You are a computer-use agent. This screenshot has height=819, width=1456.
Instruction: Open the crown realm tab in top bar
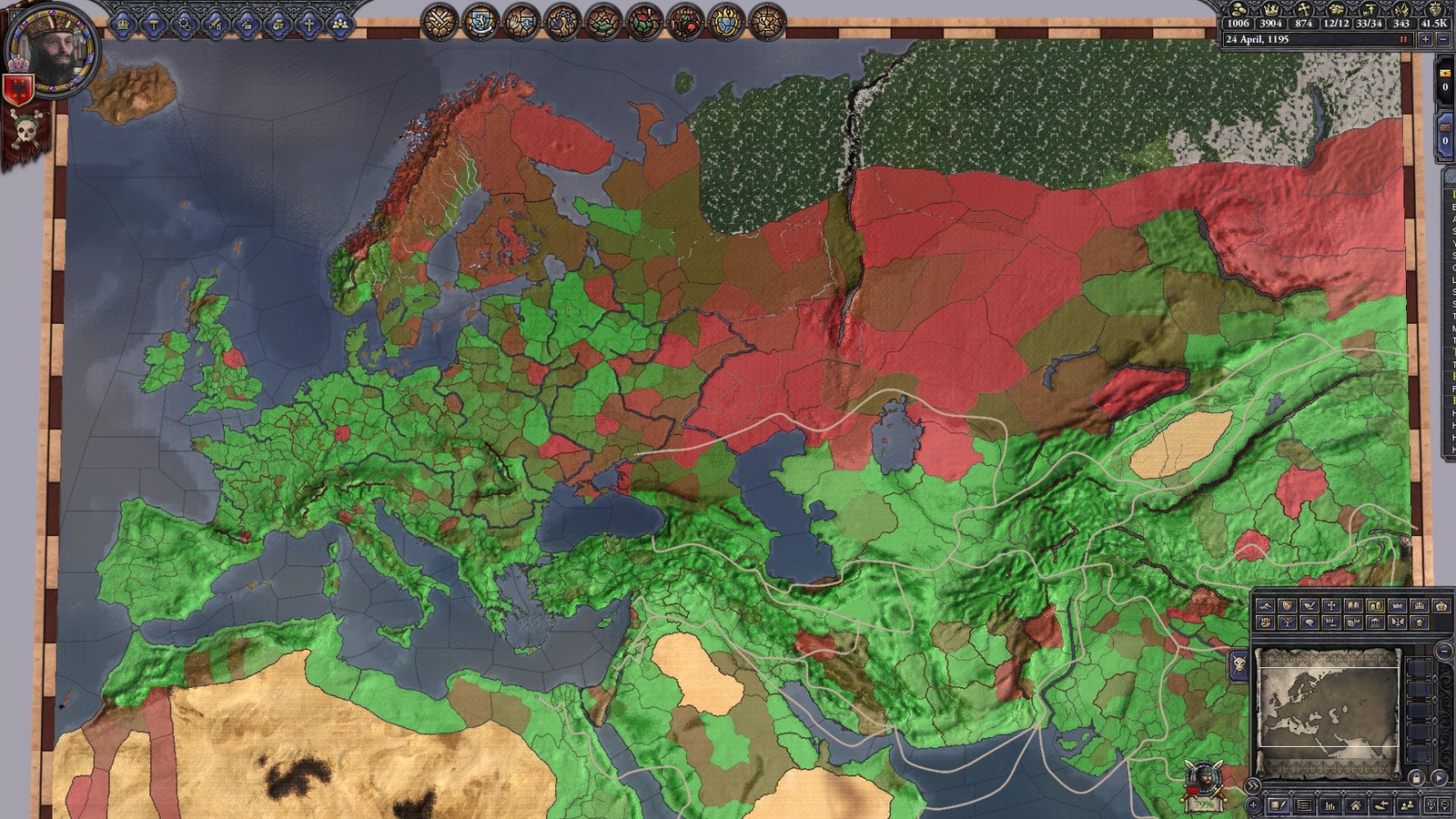122,24
